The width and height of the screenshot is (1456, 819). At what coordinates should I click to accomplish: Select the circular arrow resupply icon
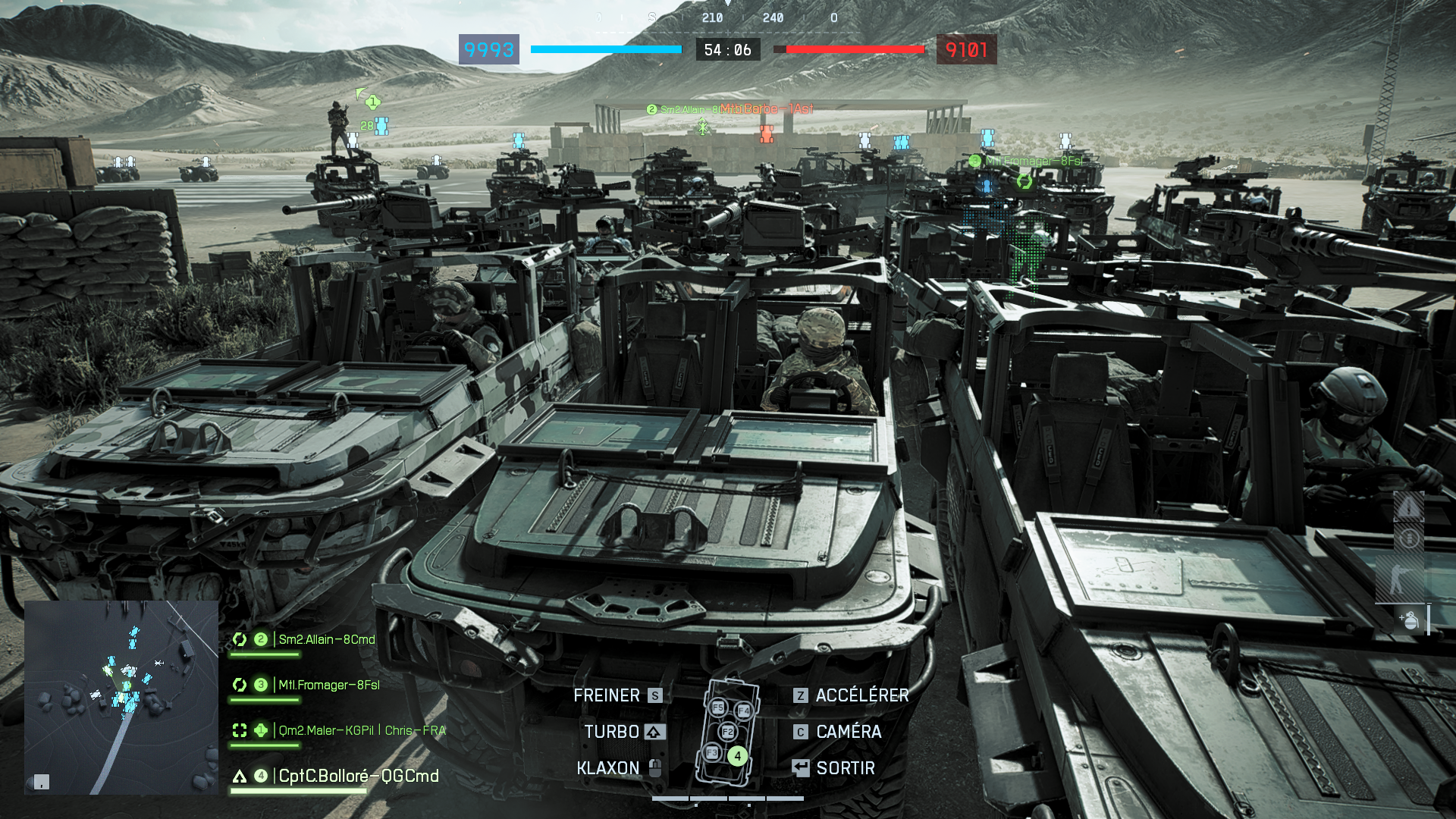pos(1409,538)
